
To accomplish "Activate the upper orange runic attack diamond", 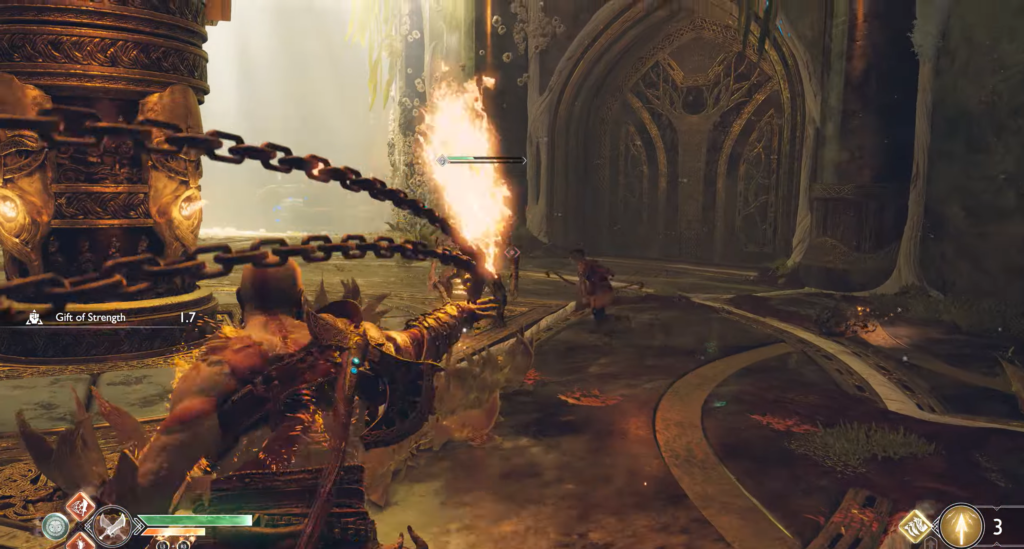I will (x=80, y=506).
